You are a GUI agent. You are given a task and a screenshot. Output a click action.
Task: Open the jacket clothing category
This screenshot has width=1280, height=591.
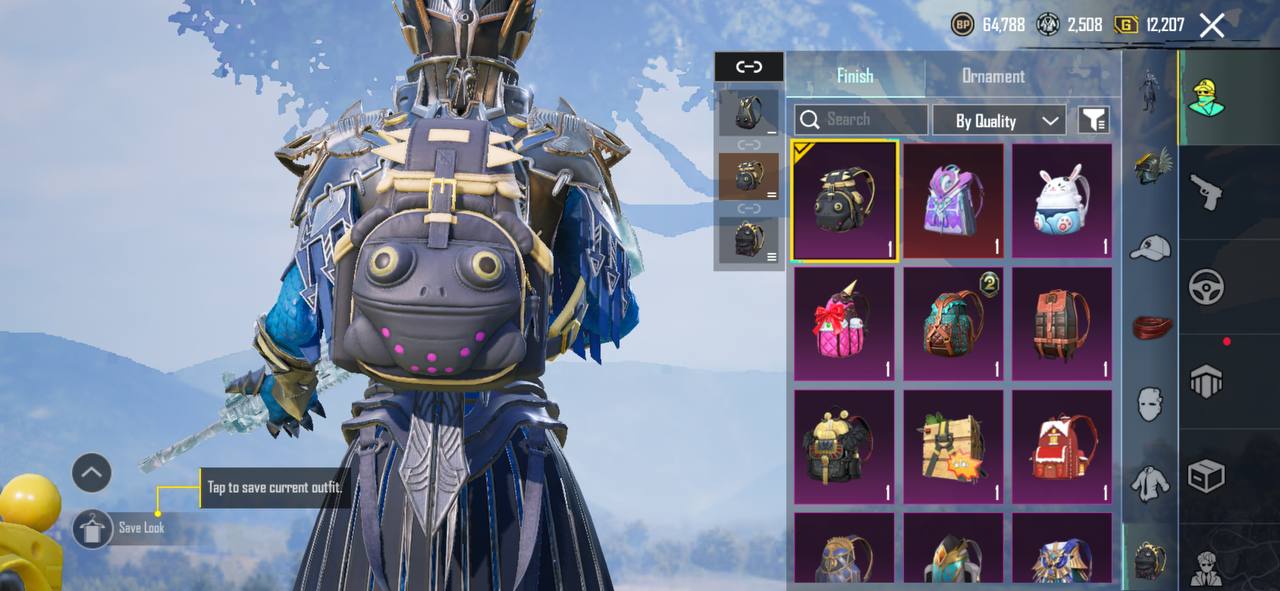point(1150,484)
